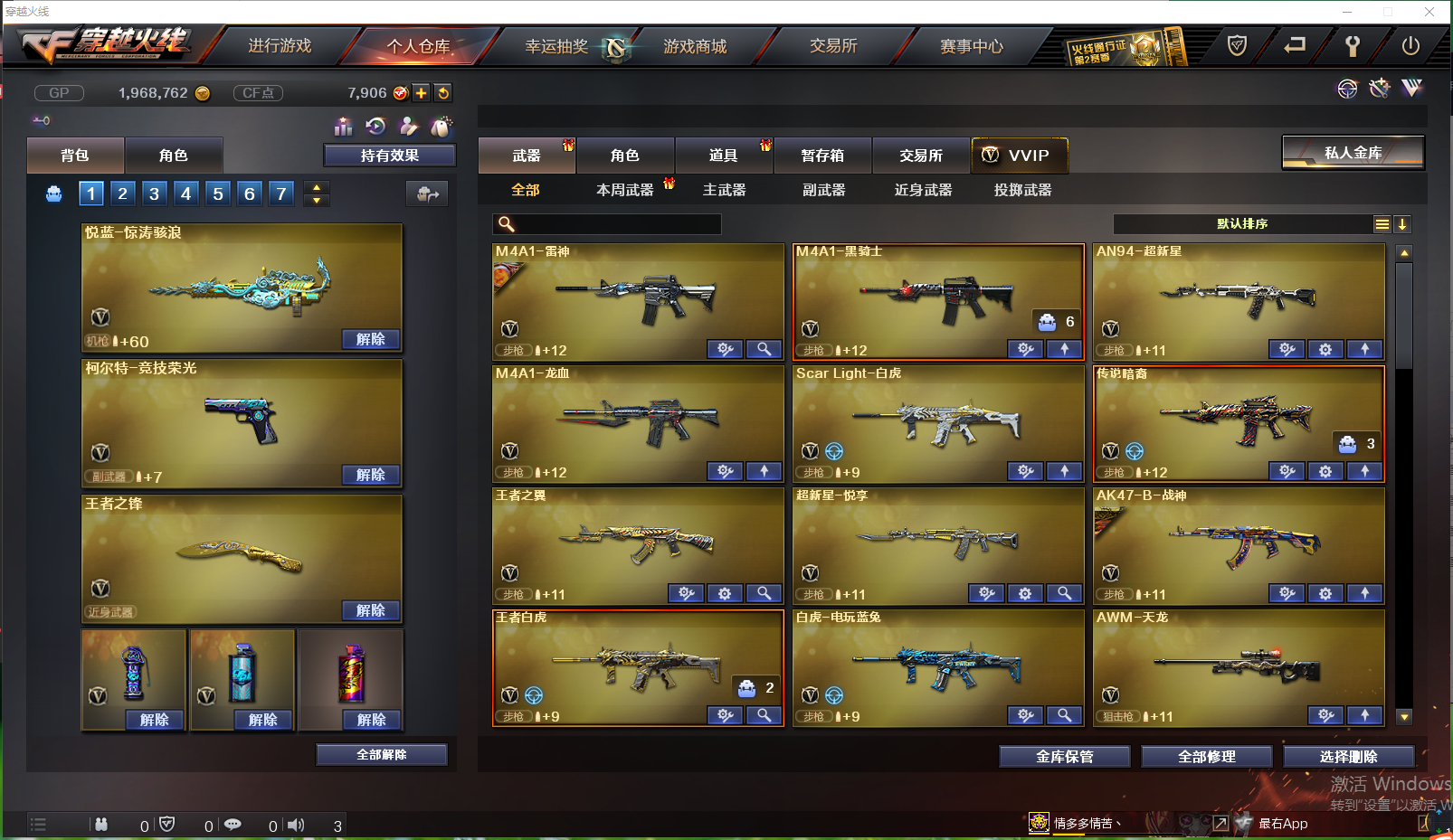This screenshot has width=1453, height=840.
Task: Click the up arrow of backpack page stepper
Action: coord(316,186)
